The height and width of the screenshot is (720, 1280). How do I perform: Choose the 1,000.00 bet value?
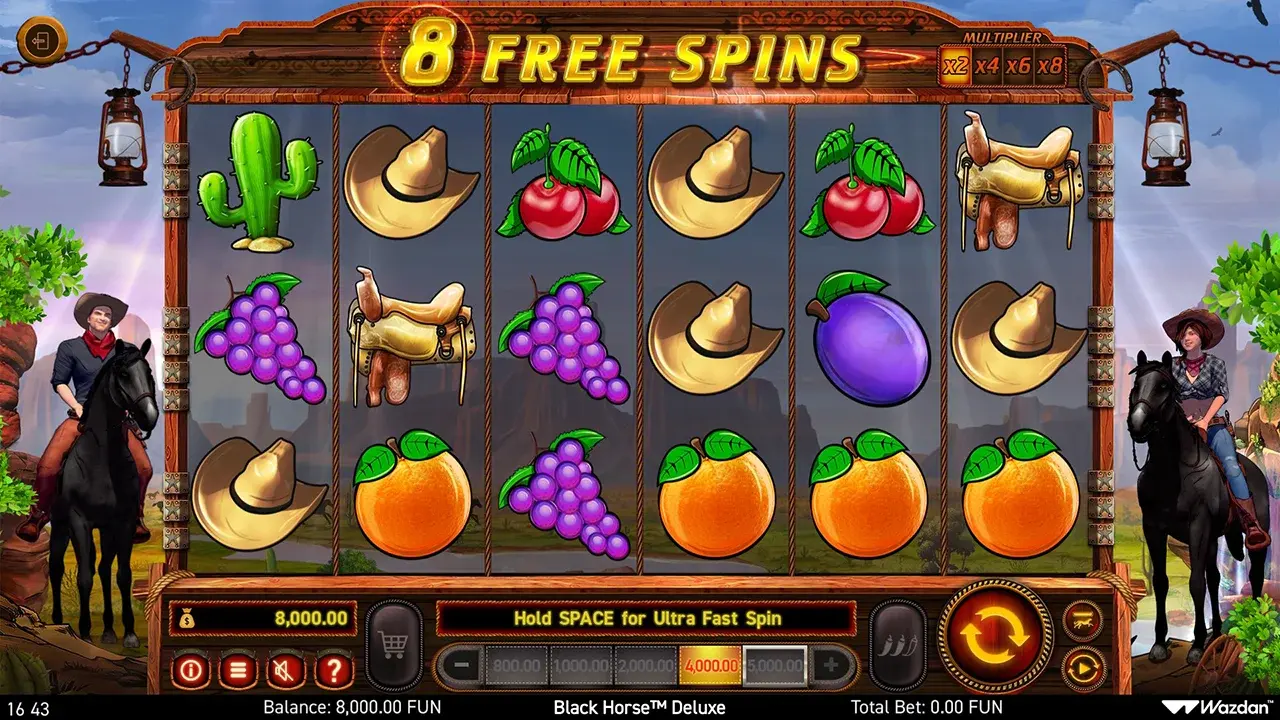[581, 665]
